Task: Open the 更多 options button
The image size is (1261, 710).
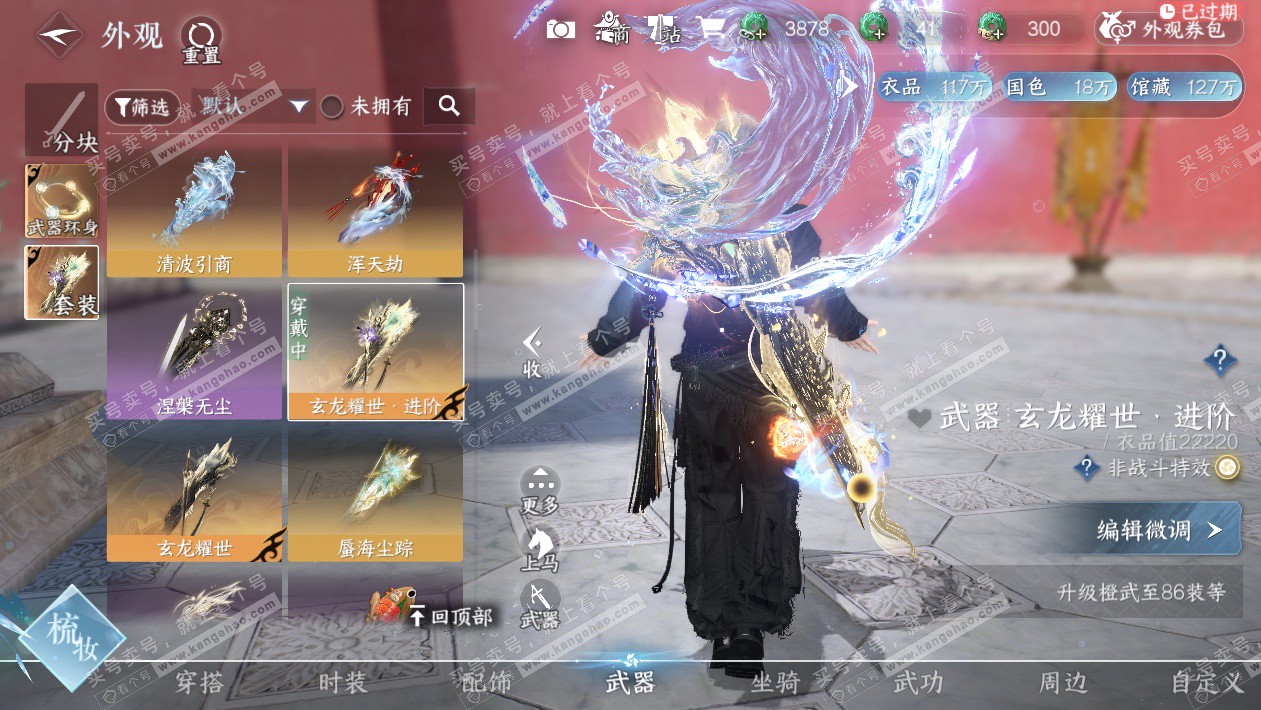Action: pos(540,490)
